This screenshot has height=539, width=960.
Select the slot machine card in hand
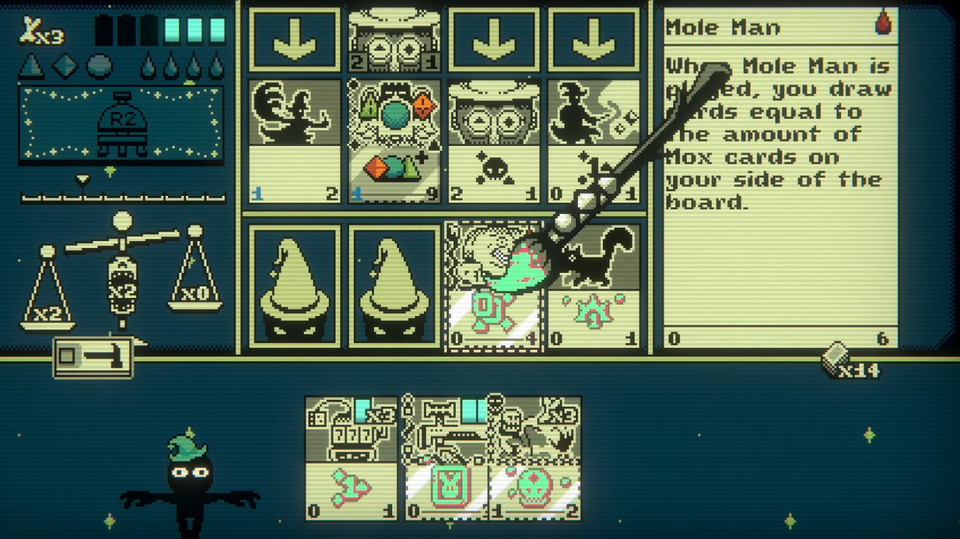[x=353, y=457]
